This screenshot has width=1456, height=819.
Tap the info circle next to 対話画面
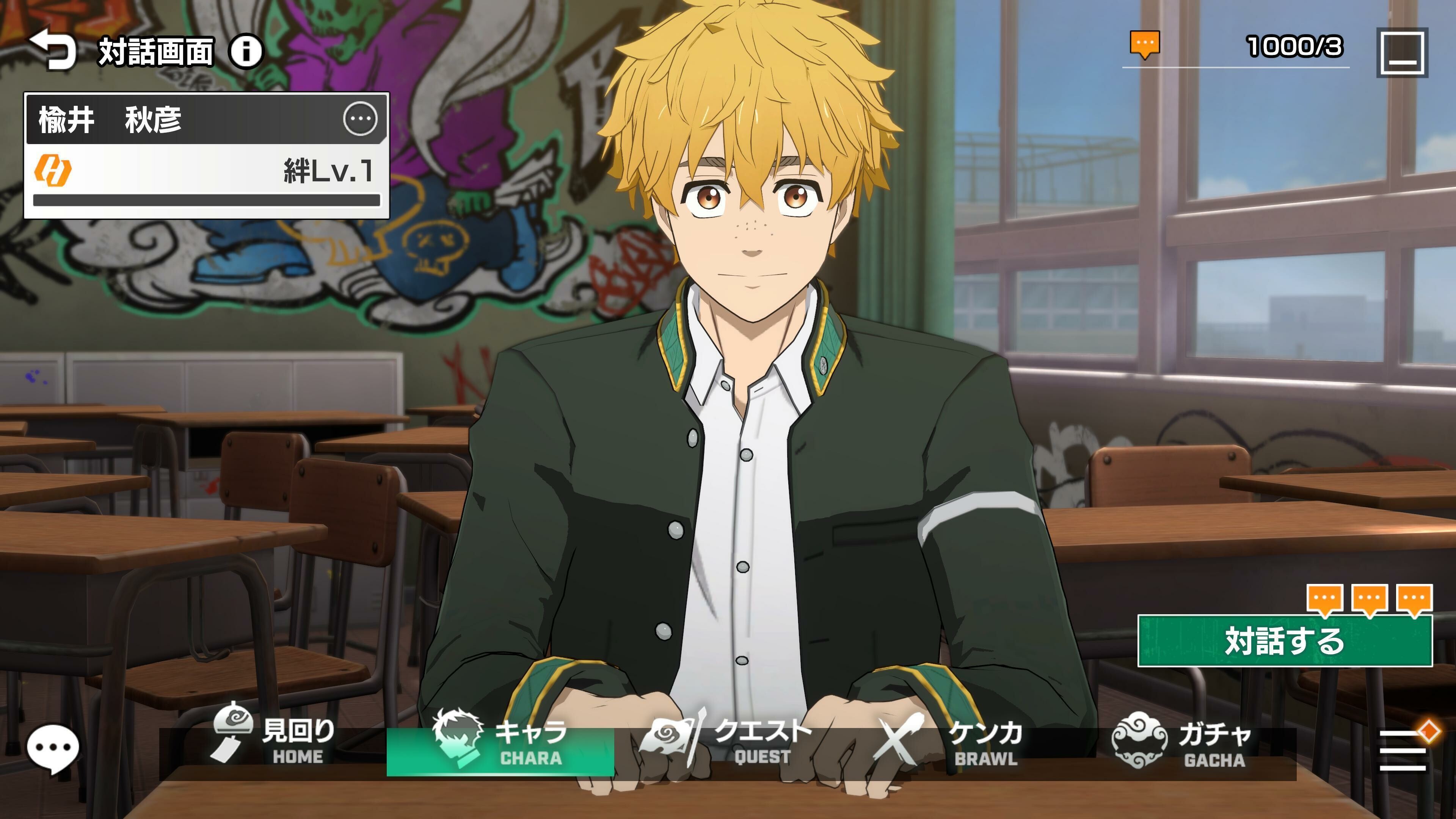(247, 50)
